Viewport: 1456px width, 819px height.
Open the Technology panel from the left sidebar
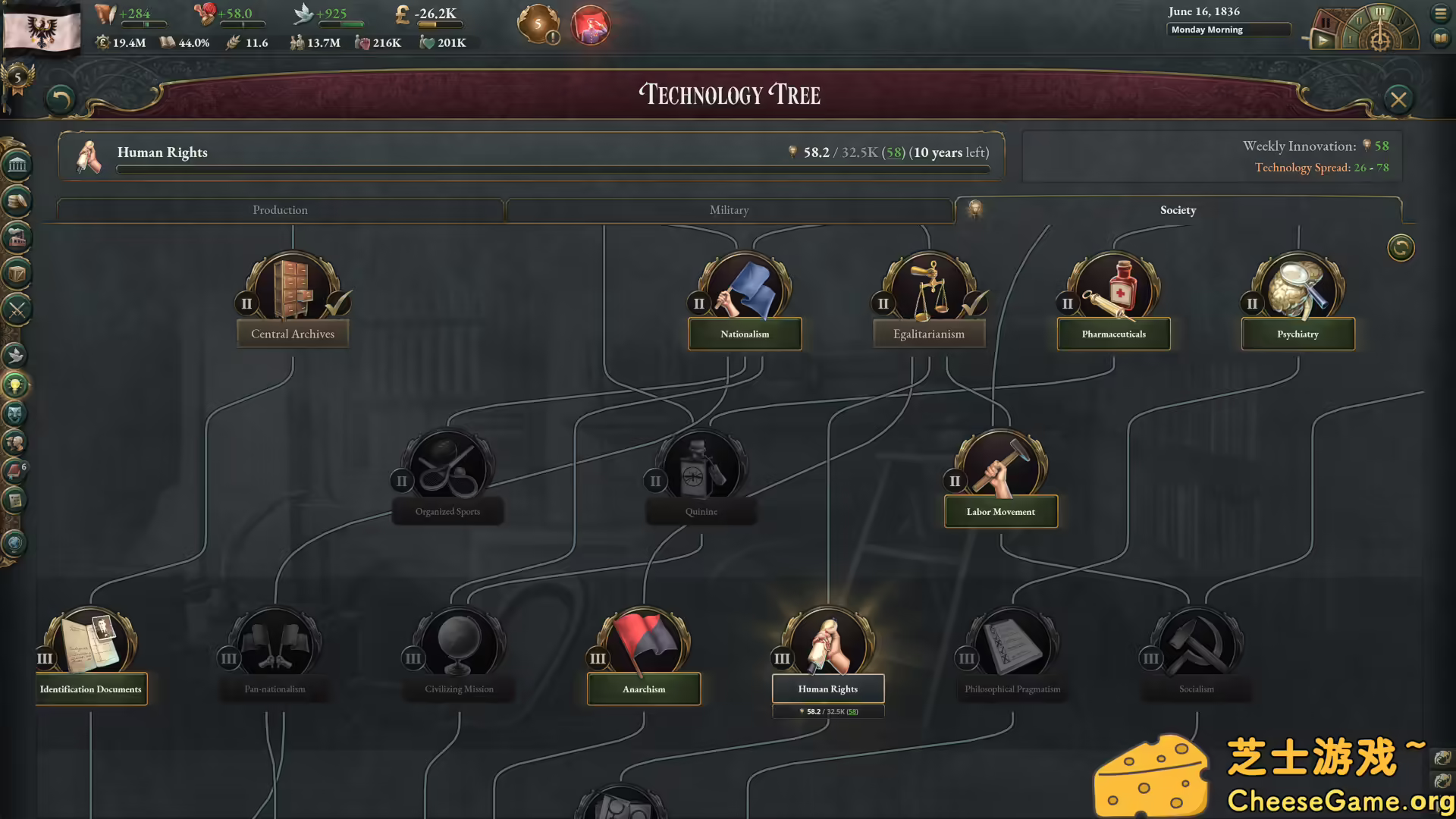click(17, 384)
